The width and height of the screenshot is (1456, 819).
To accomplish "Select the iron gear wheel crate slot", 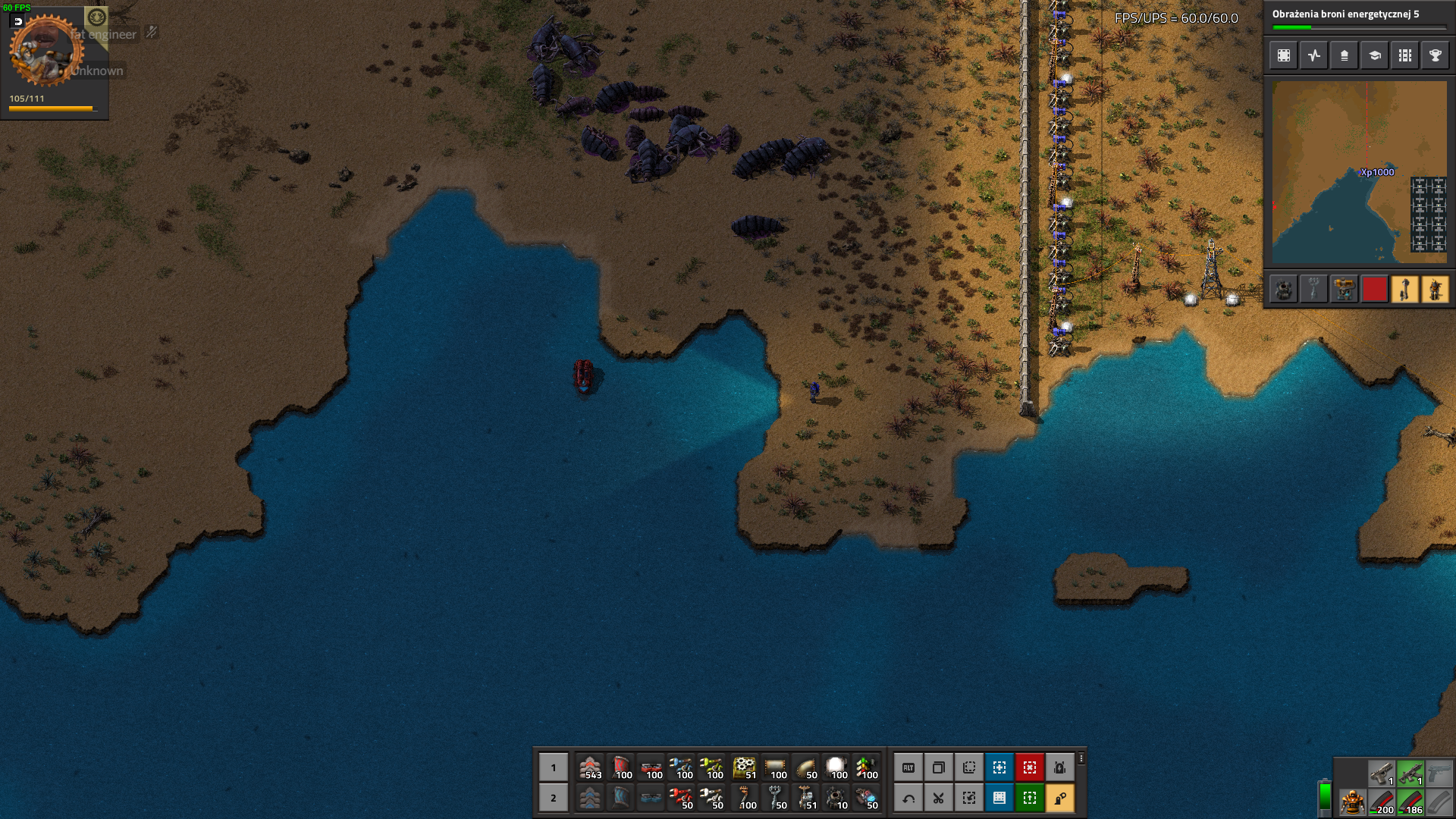I will pyautogui.click(x=745, y=767).
